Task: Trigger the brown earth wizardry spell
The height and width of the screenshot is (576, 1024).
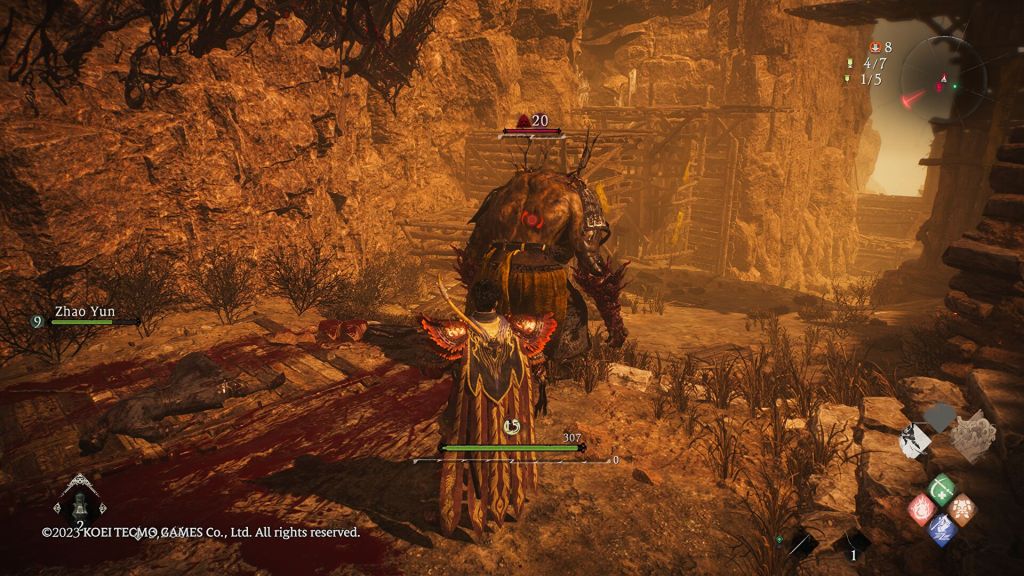Action: tap(962, 509)
